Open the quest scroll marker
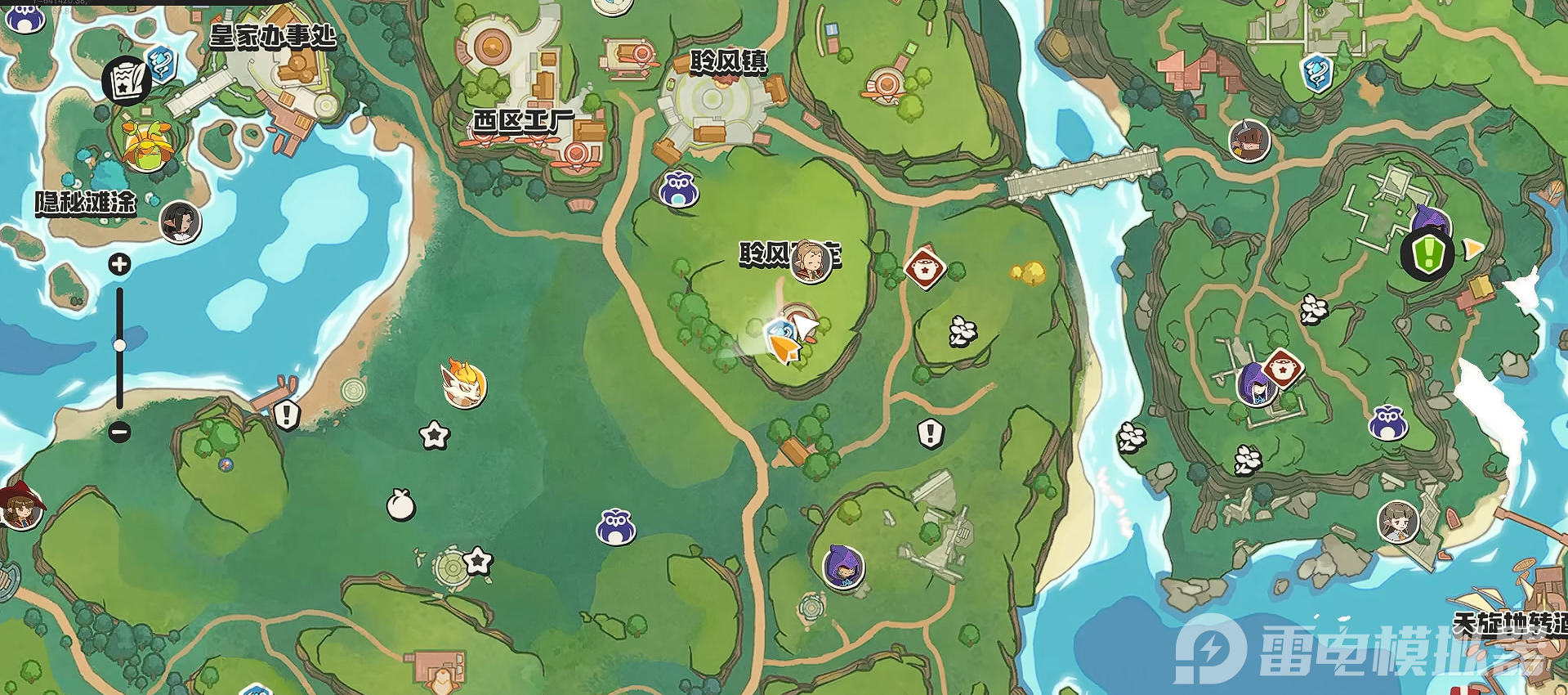1568x695 pixels. [126, 80]
